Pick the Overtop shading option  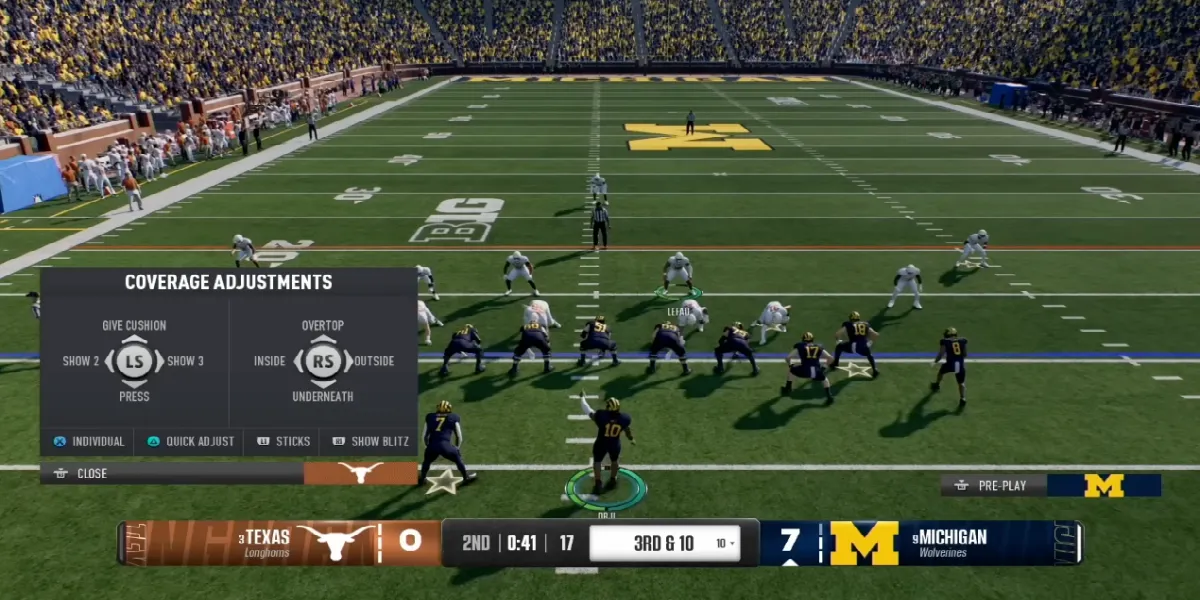coord(322,326)
